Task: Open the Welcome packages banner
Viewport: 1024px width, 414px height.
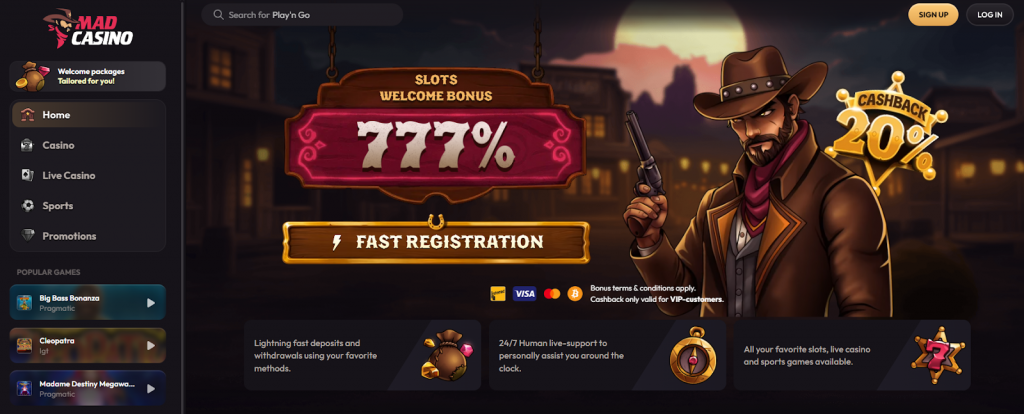Action: click(88, 76)
